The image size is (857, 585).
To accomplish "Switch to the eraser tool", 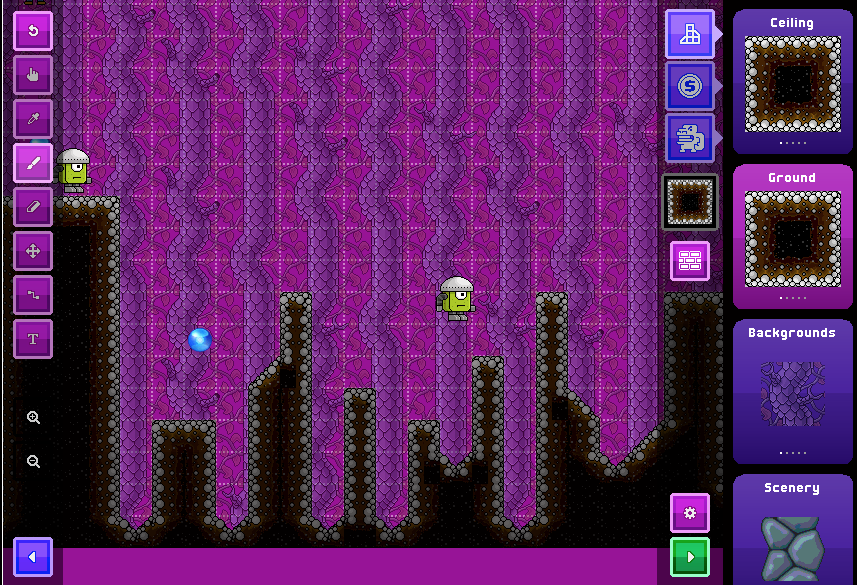I will 33,207.
